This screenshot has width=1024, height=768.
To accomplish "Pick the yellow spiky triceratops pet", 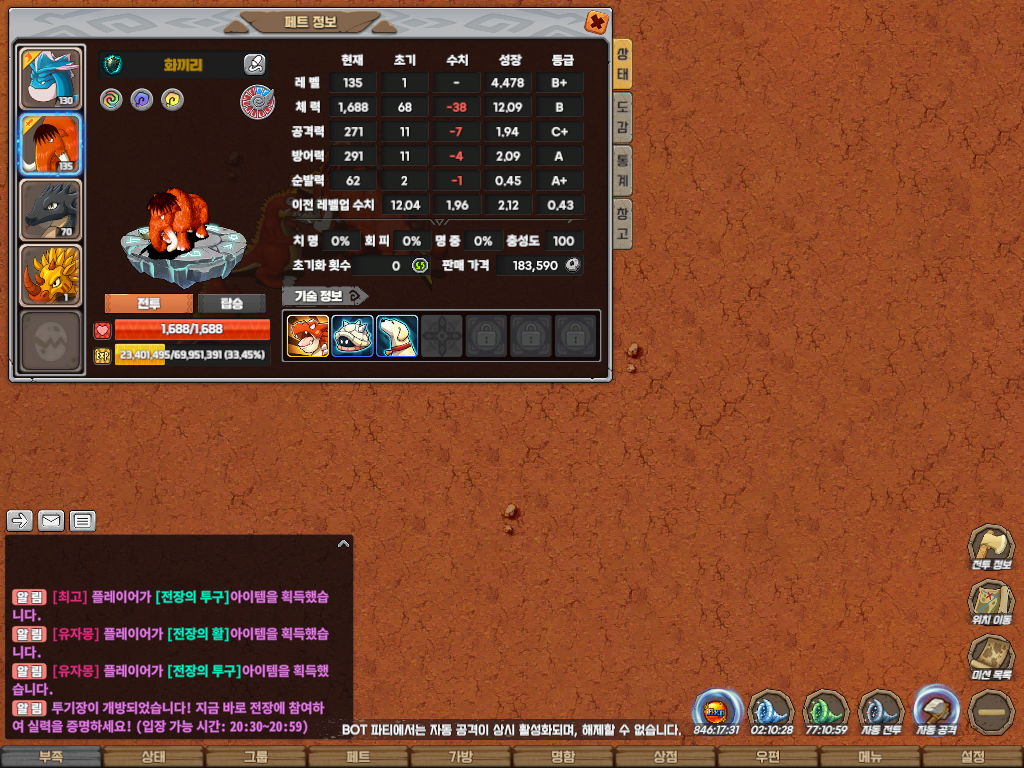I will 50,275.
